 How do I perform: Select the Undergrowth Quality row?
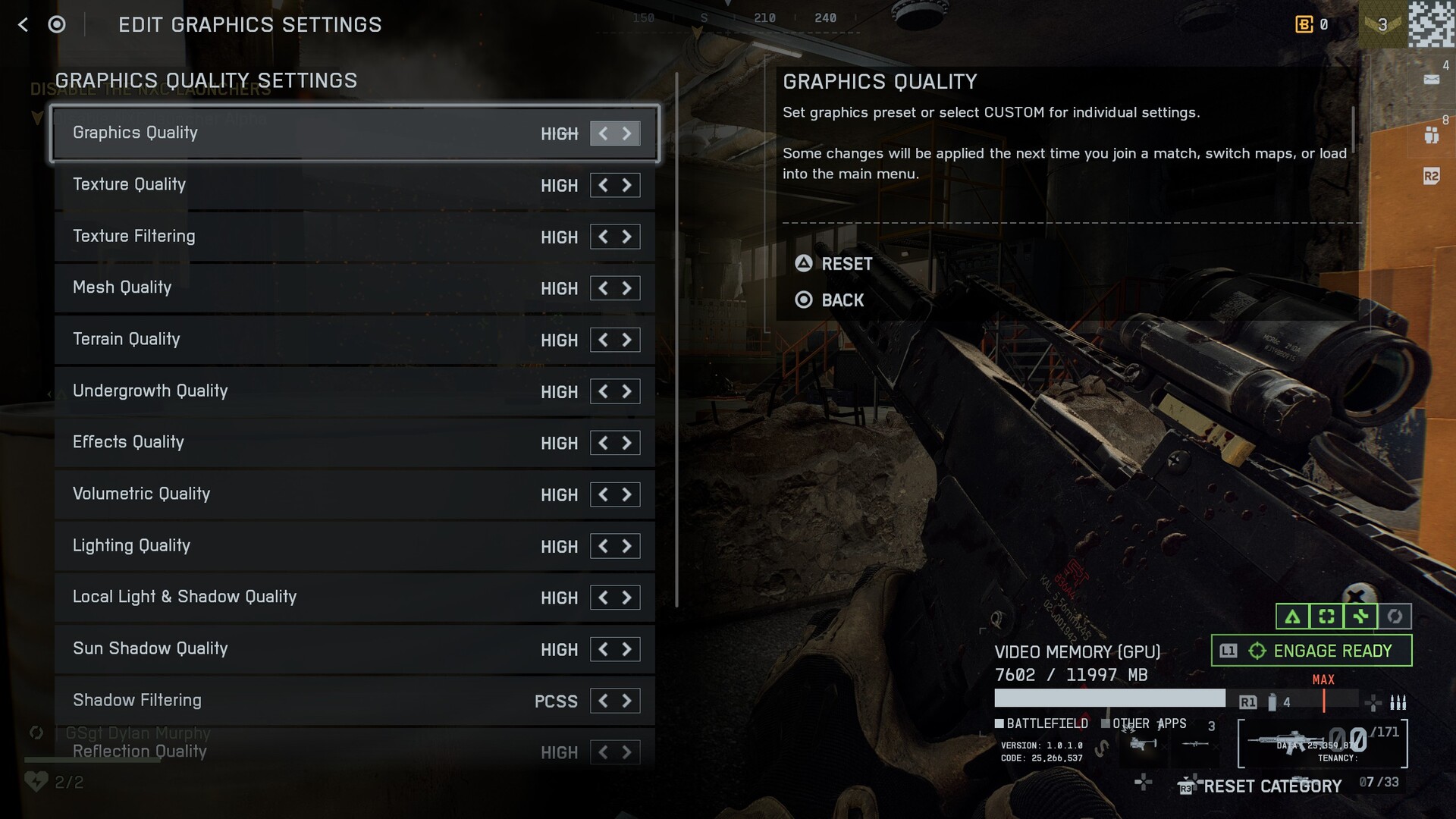(303, 391)
